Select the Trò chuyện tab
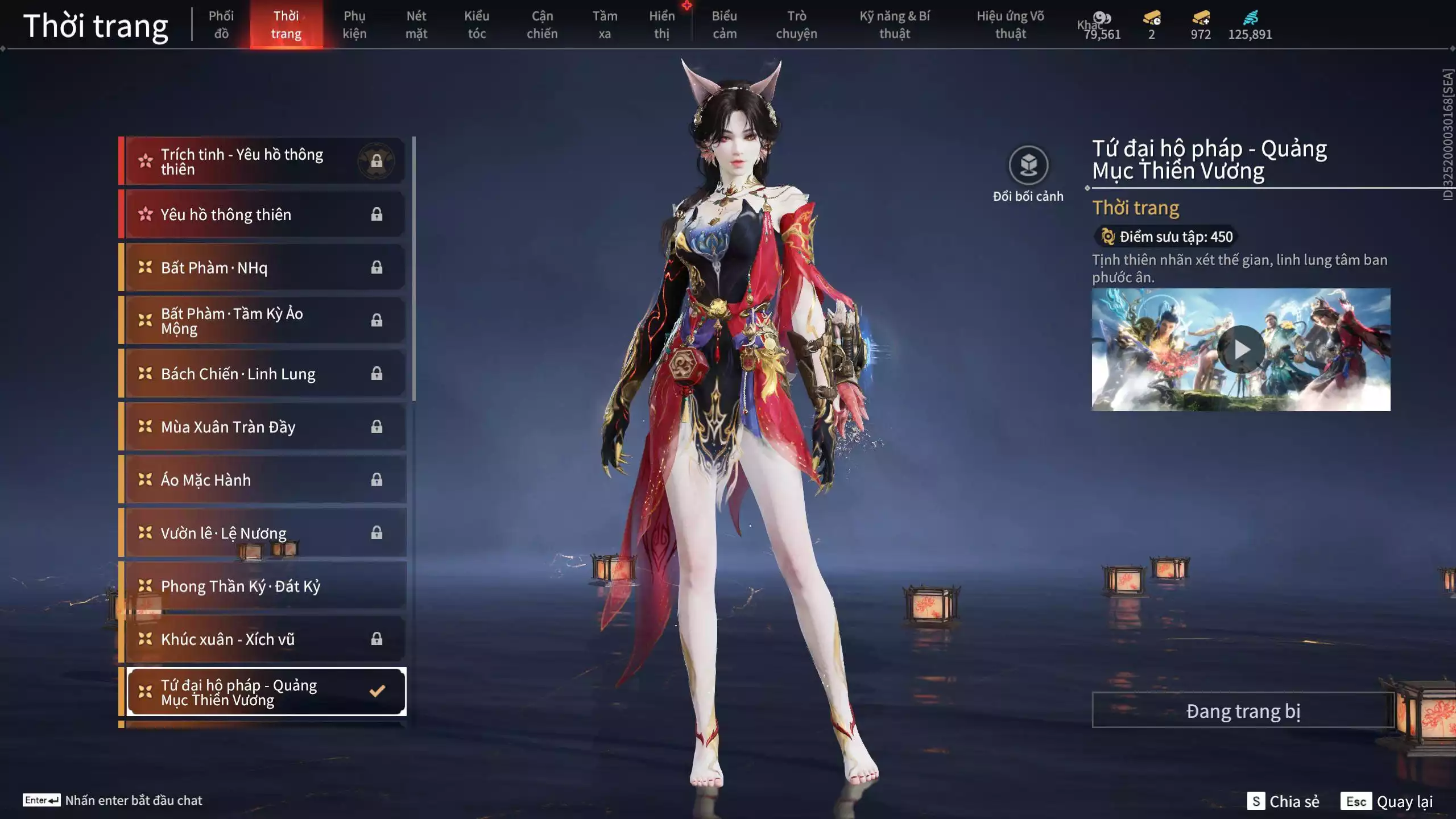1456x819 pixels. pyautogui.click(x=796, y=24)
